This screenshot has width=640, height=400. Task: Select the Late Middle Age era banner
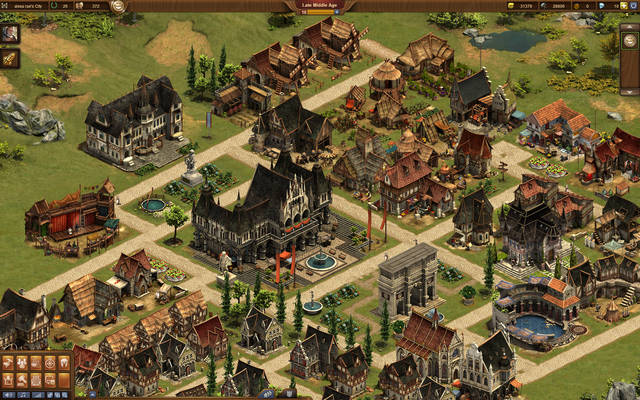(x=319, y=6)
